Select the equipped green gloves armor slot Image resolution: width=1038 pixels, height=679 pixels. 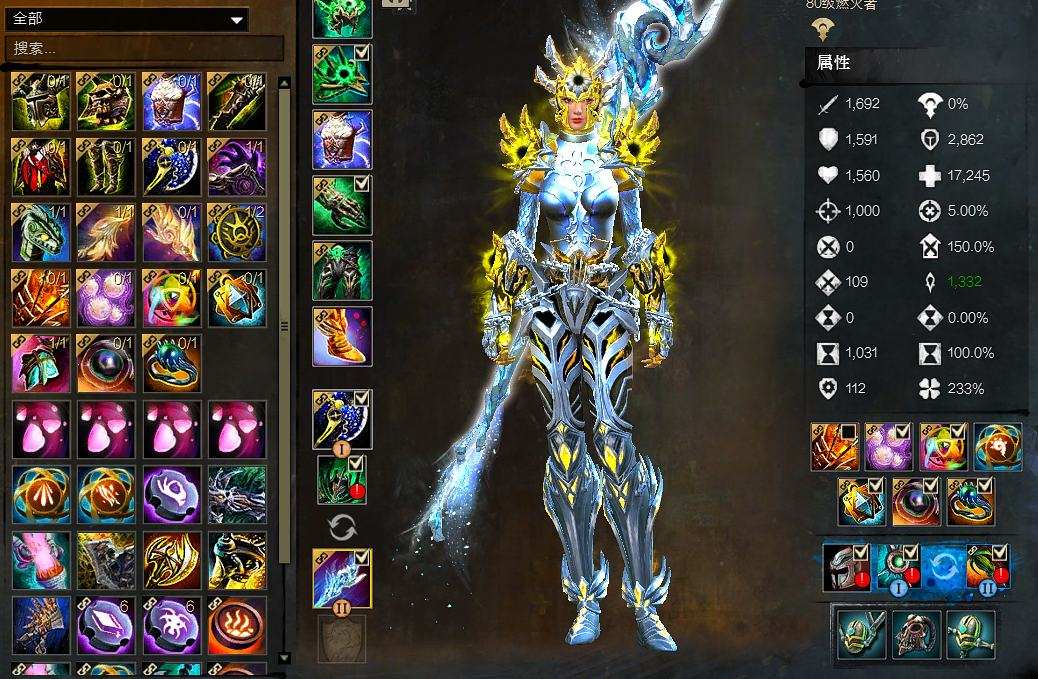[x=342, y=205]
